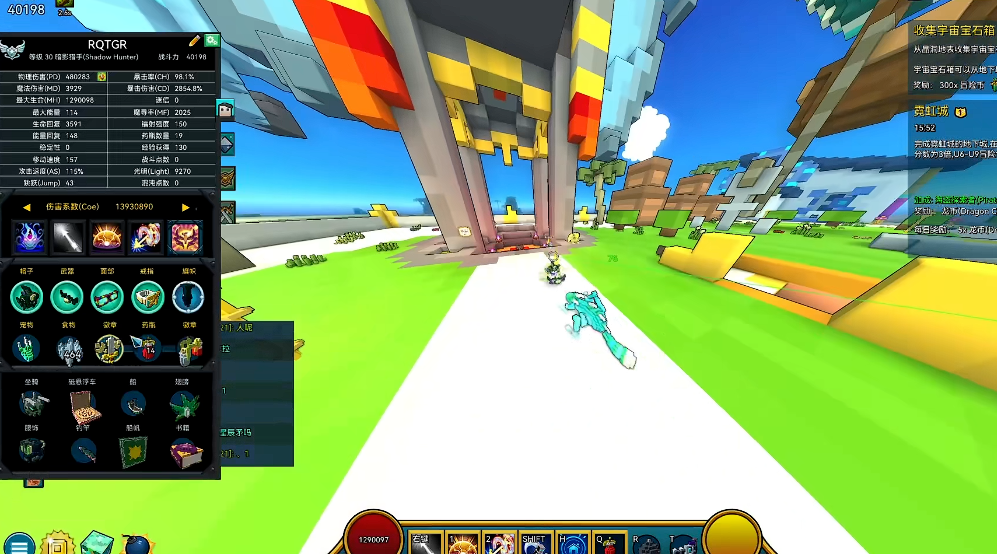Open the ring equipment slot

pyautogui.click(x=147, y=296)
